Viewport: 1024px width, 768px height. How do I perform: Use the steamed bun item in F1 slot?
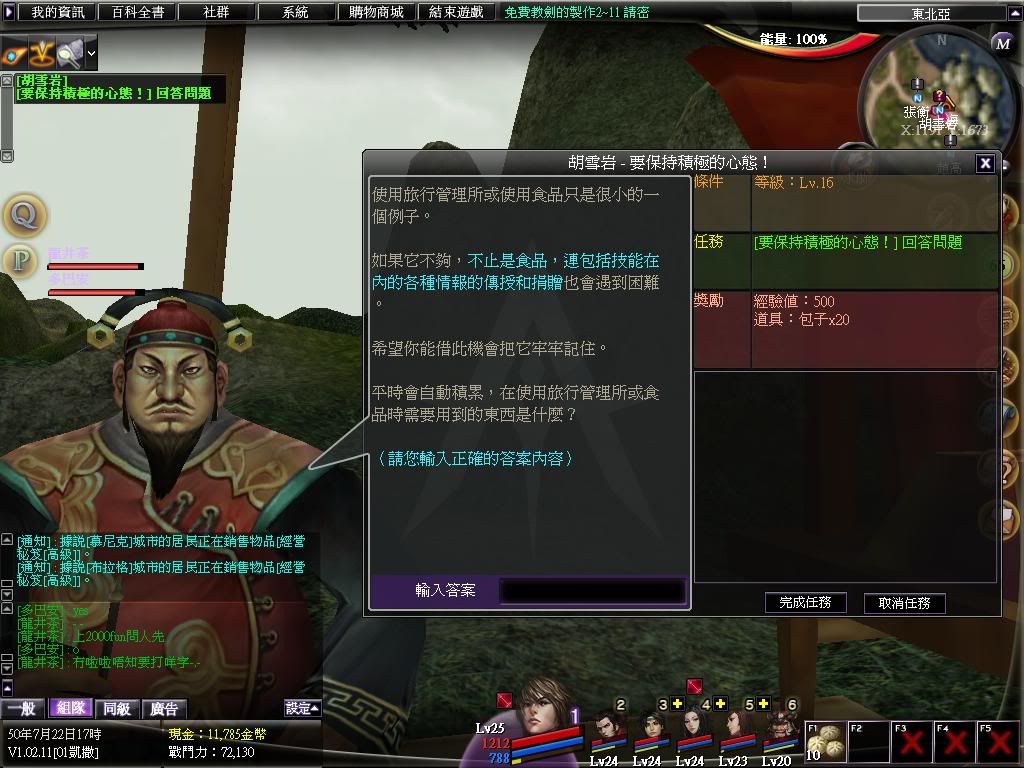pyautogui.click(x=825, y=742)
